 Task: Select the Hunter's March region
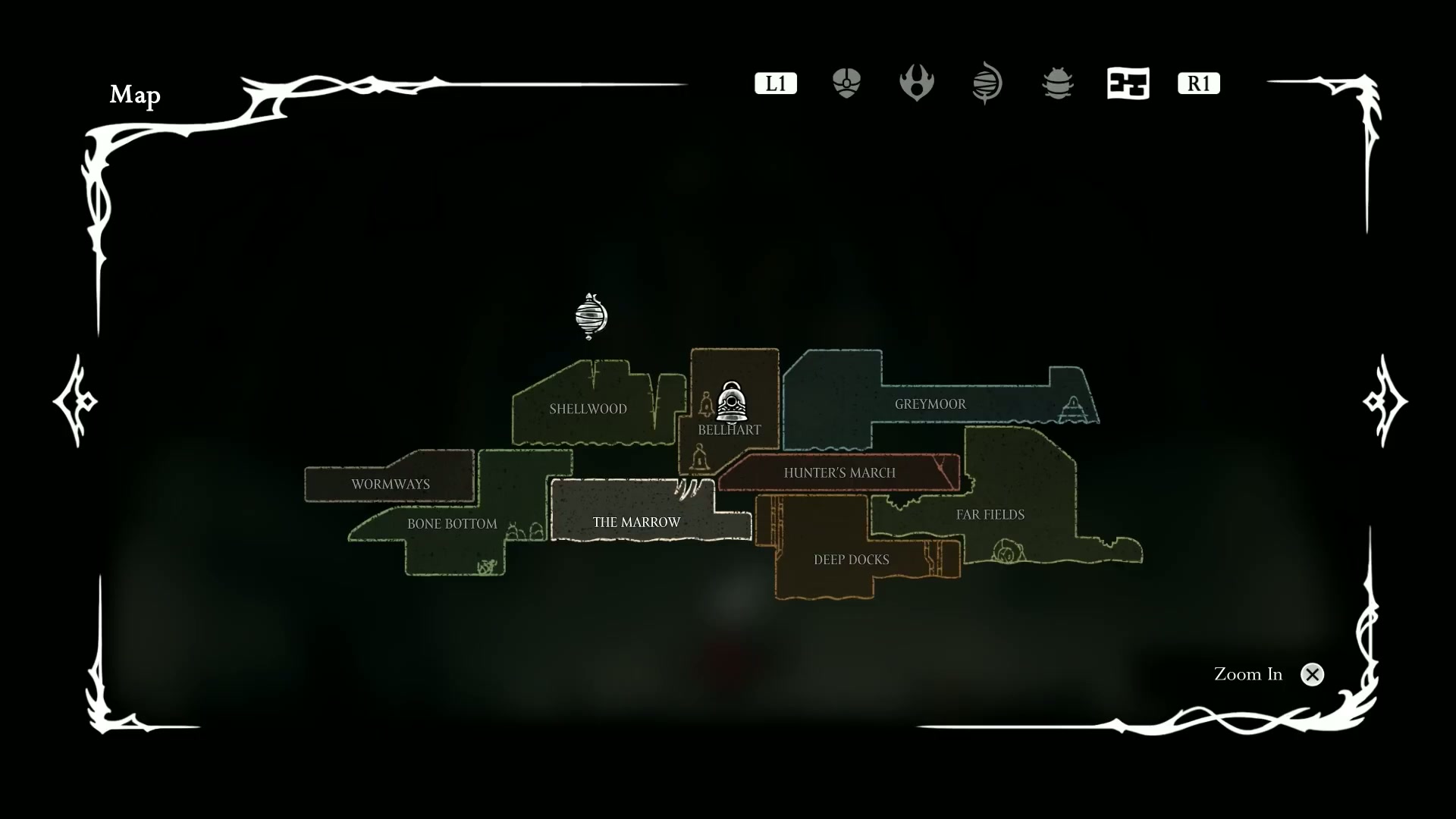(839, 473)
